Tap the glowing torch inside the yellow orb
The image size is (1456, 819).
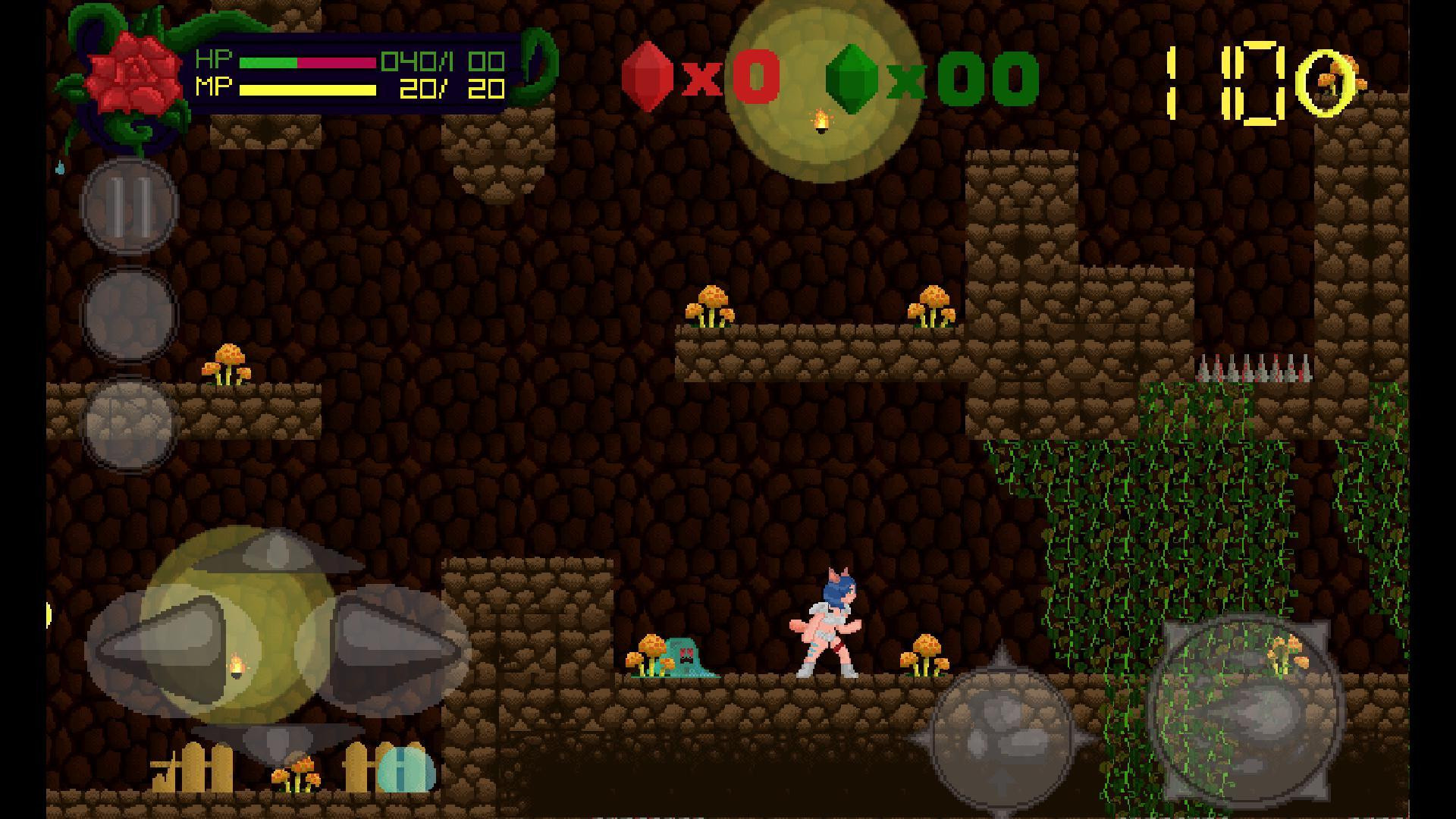[821, 121]
